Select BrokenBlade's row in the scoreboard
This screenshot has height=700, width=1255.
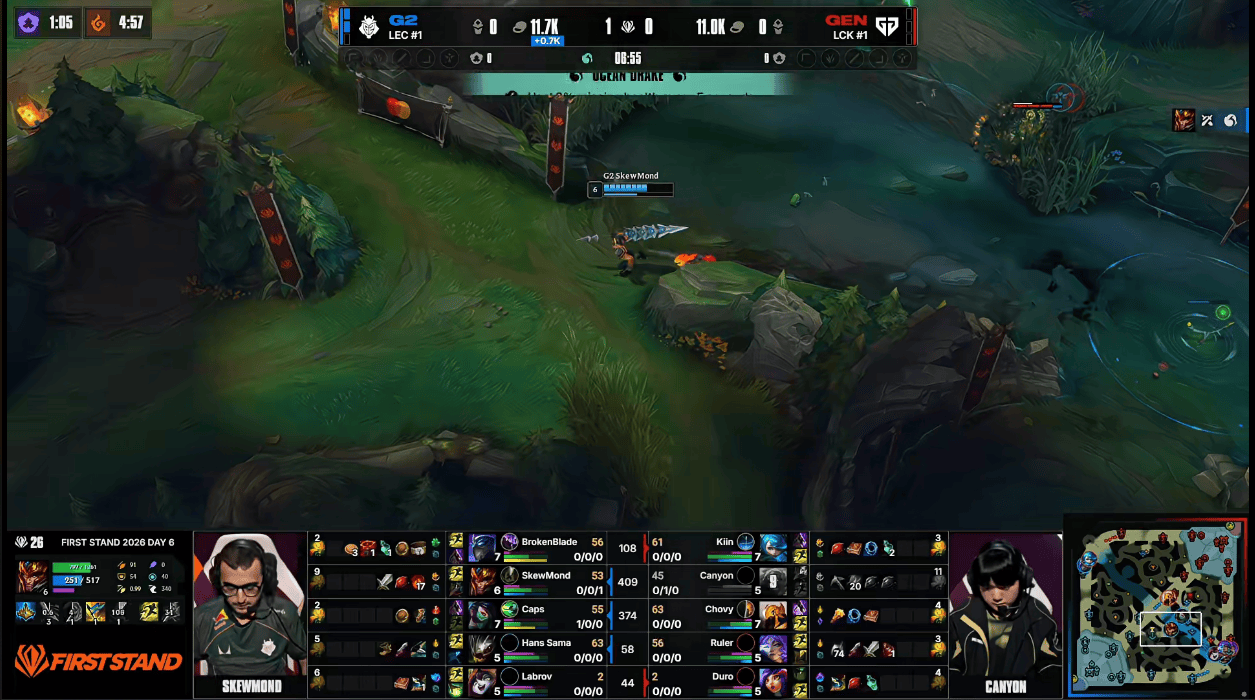click(547, 548)
